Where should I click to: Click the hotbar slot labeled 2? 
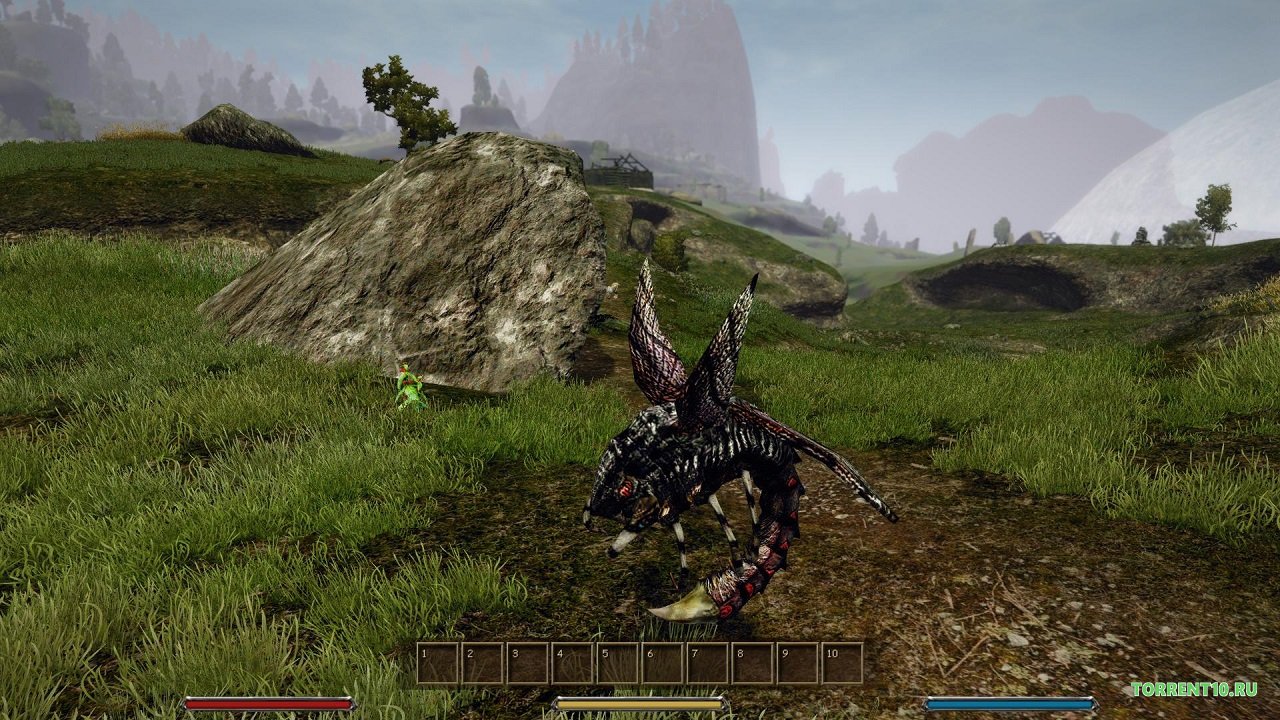click(x=483, y=663)
